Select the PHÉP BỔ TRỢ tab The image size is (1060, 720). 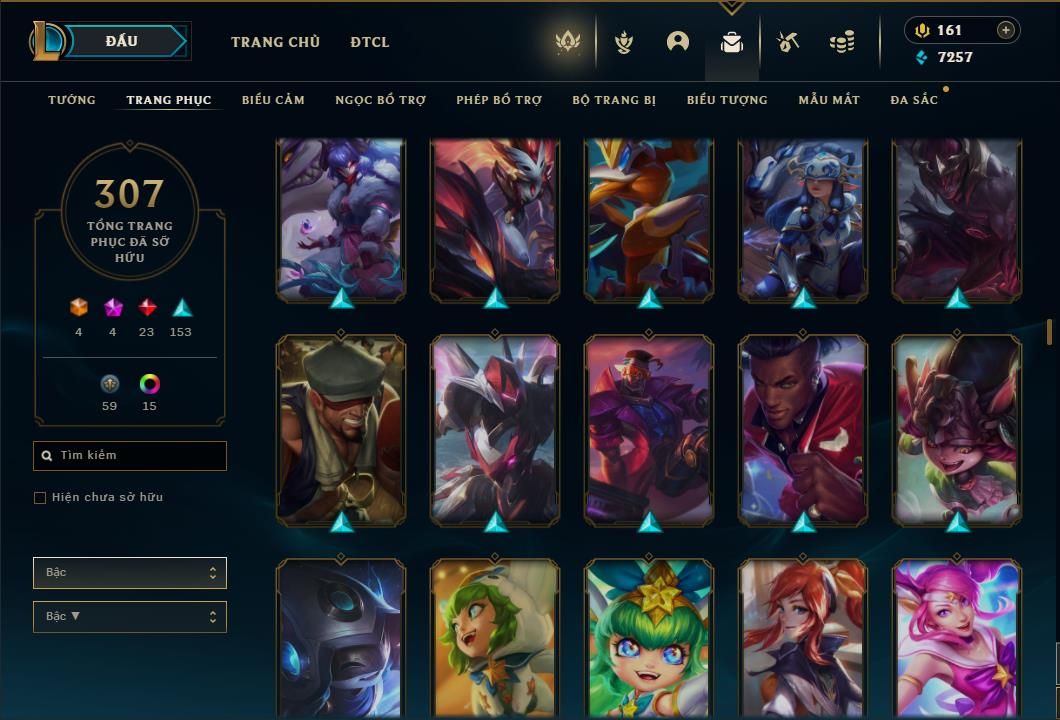coord(499,100)
